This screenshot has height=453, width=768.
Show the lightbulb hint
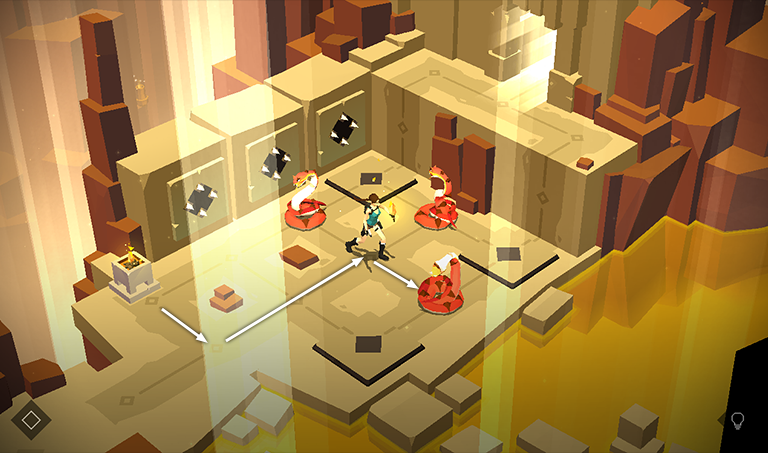[x=738, y=421]
